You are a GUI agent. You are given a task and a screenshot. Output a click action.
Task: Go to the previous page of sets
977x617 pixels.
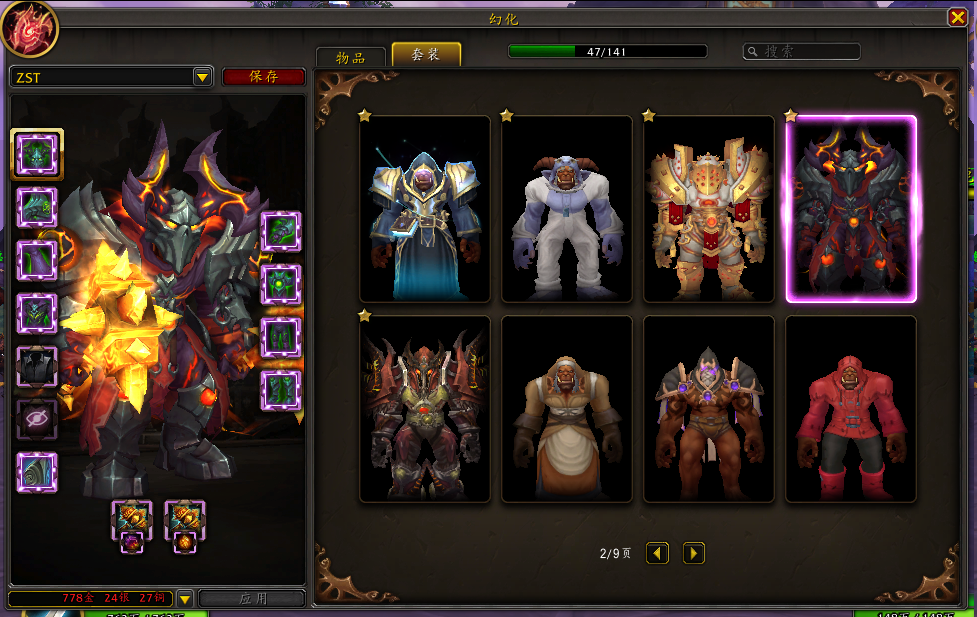pos(657,553)
